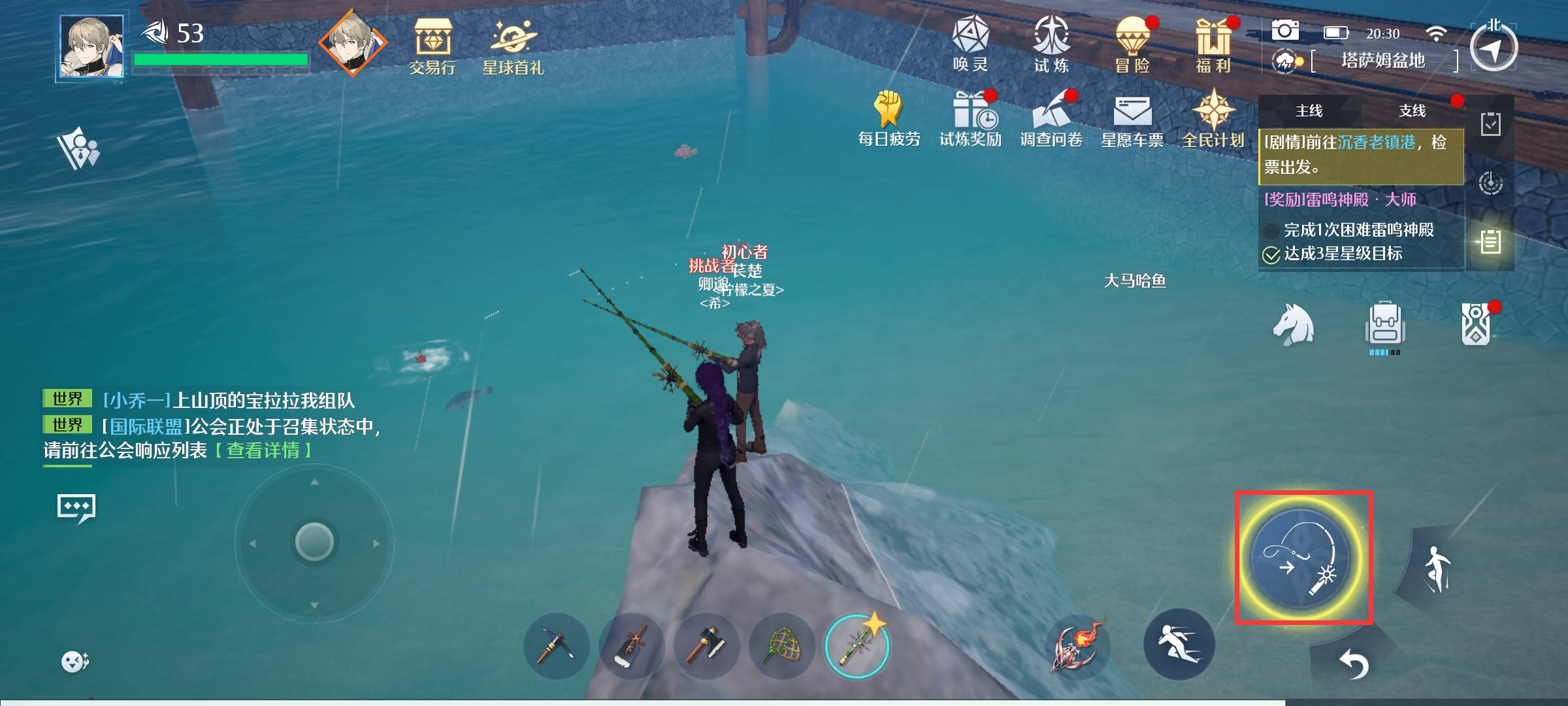Check 每日疲劳 daily fatigue
1568x706 pixels.
click(x=889, y=118)
